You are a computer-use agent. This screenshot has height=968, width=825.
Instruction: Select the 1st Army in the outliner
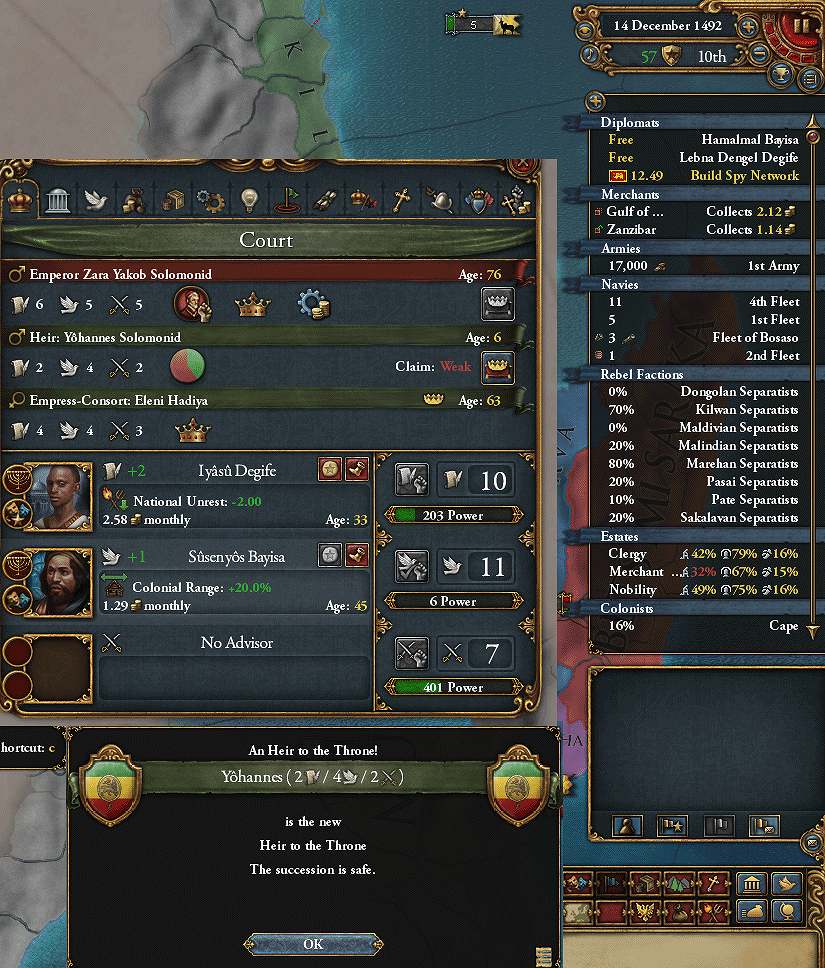[700, 266]
